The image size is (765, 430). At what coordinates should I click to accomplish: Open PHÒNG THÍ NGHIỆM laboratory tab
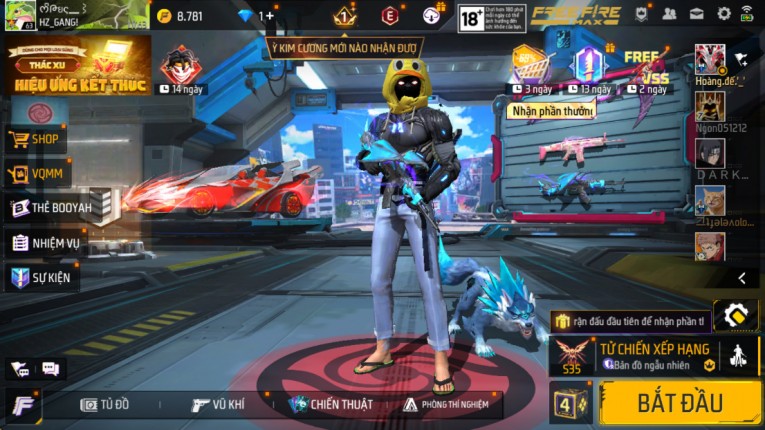446,404
